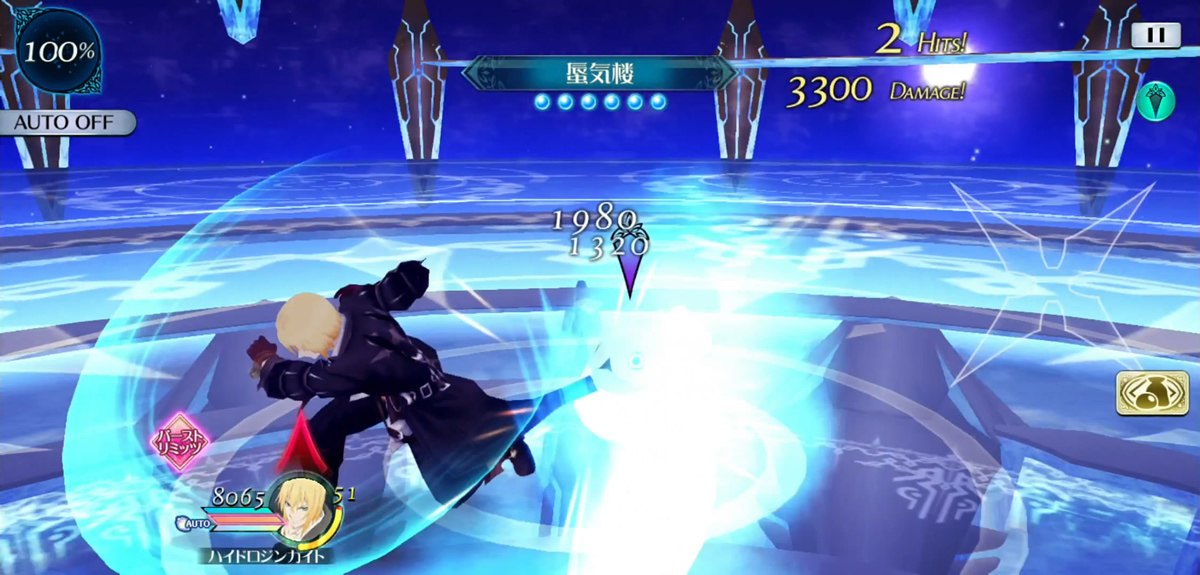Tap the green crystal icon
Viewport: 1200px width, 575px height.
[x=1155, y=100]
